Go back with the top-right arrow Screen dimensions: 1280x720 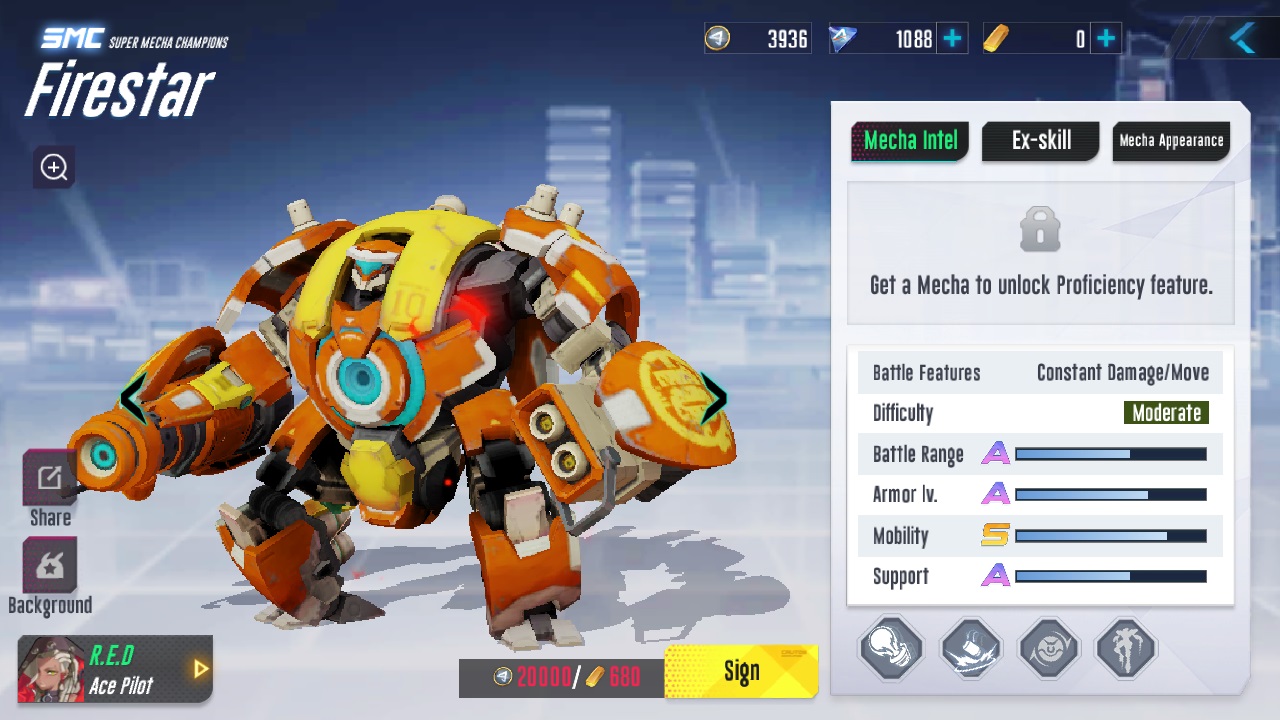pos(1242,39)
